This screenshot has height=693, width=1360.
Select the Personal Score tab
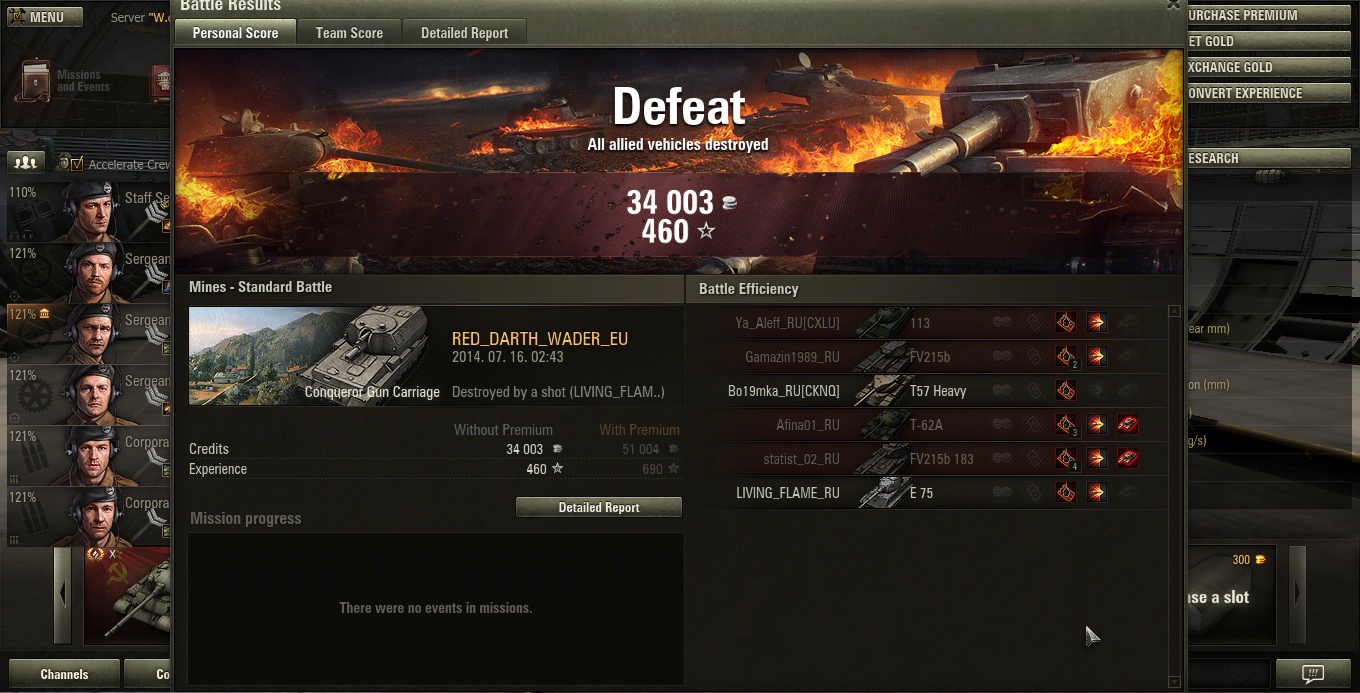[235, 33]
